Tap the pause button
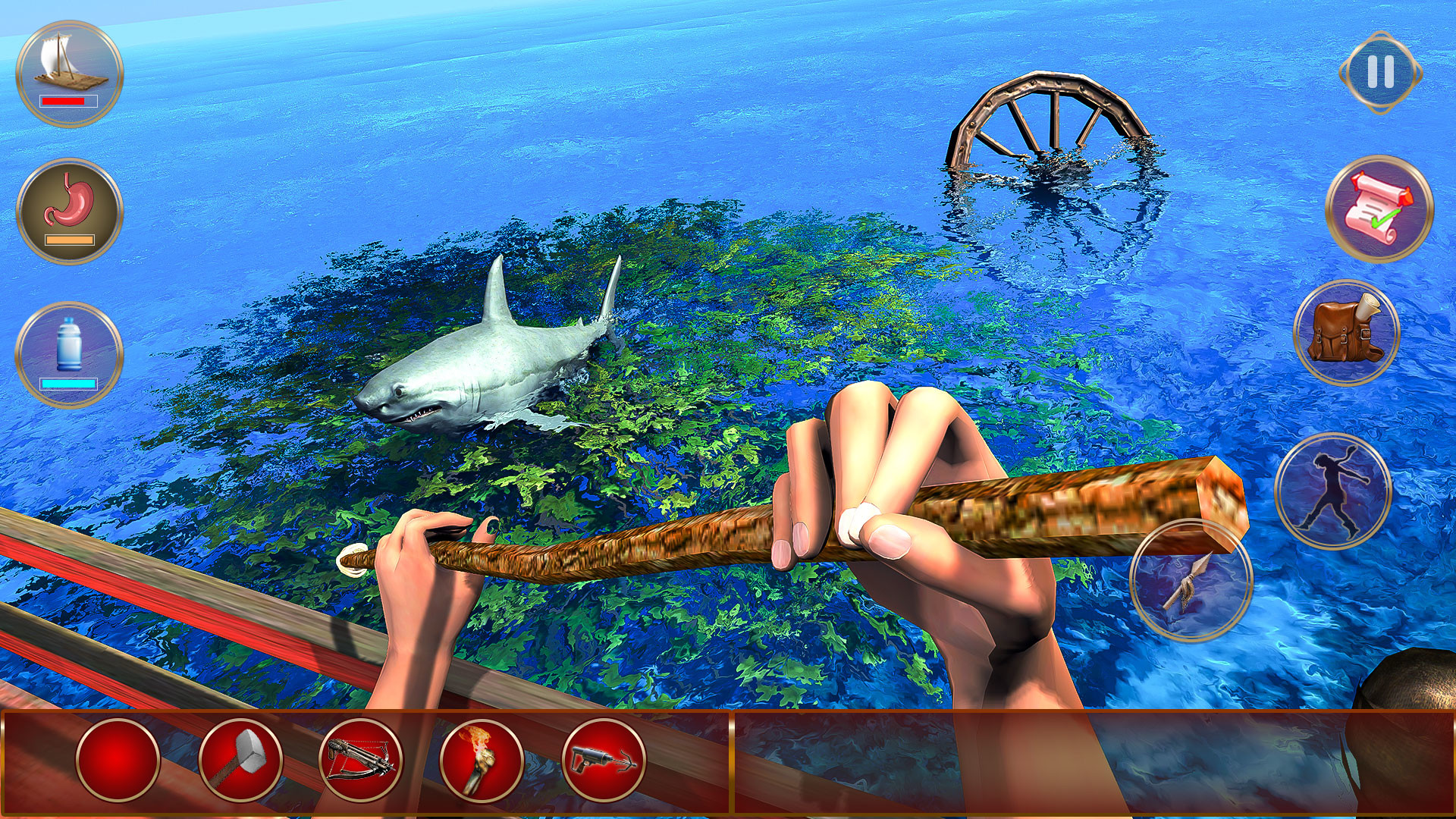 [1380, 72]
